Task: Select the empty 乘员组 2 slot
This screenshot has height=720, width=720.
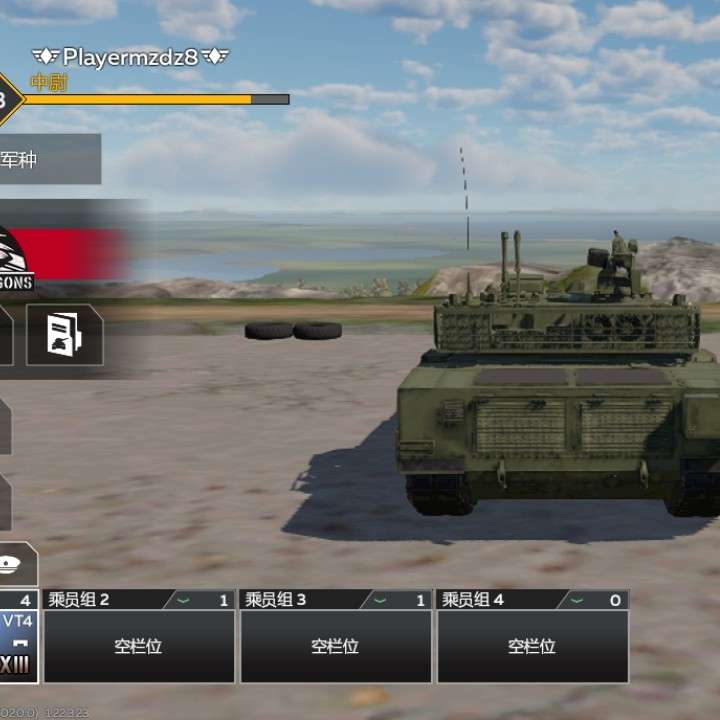Action: pyautogui.click(x=138, y=645)
